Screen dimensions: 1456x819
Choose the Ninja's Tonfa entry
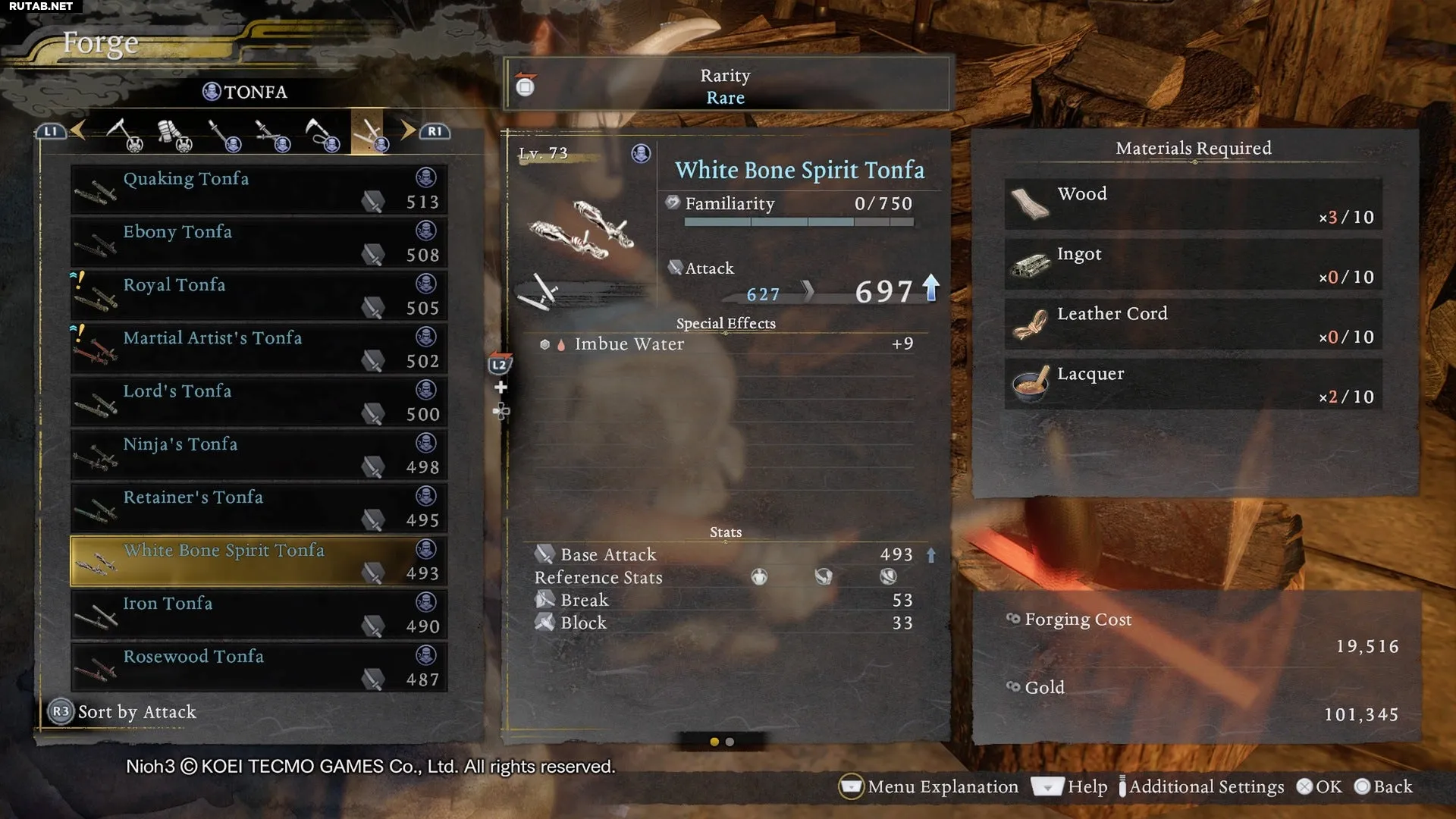pos(259,455)
